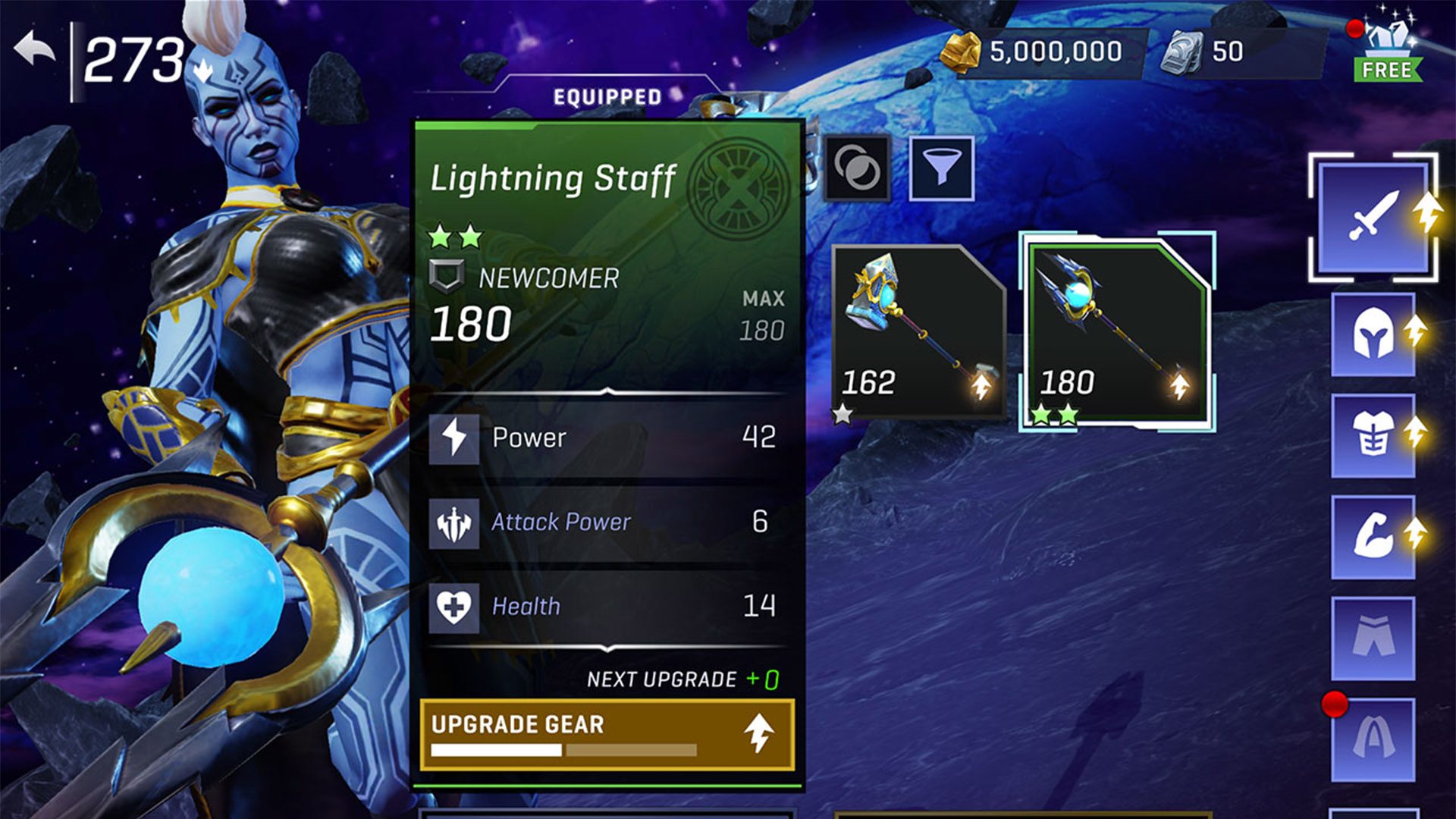Select the 180 power staff weapon
1456x819 pixels.
tap(1116, 332)
